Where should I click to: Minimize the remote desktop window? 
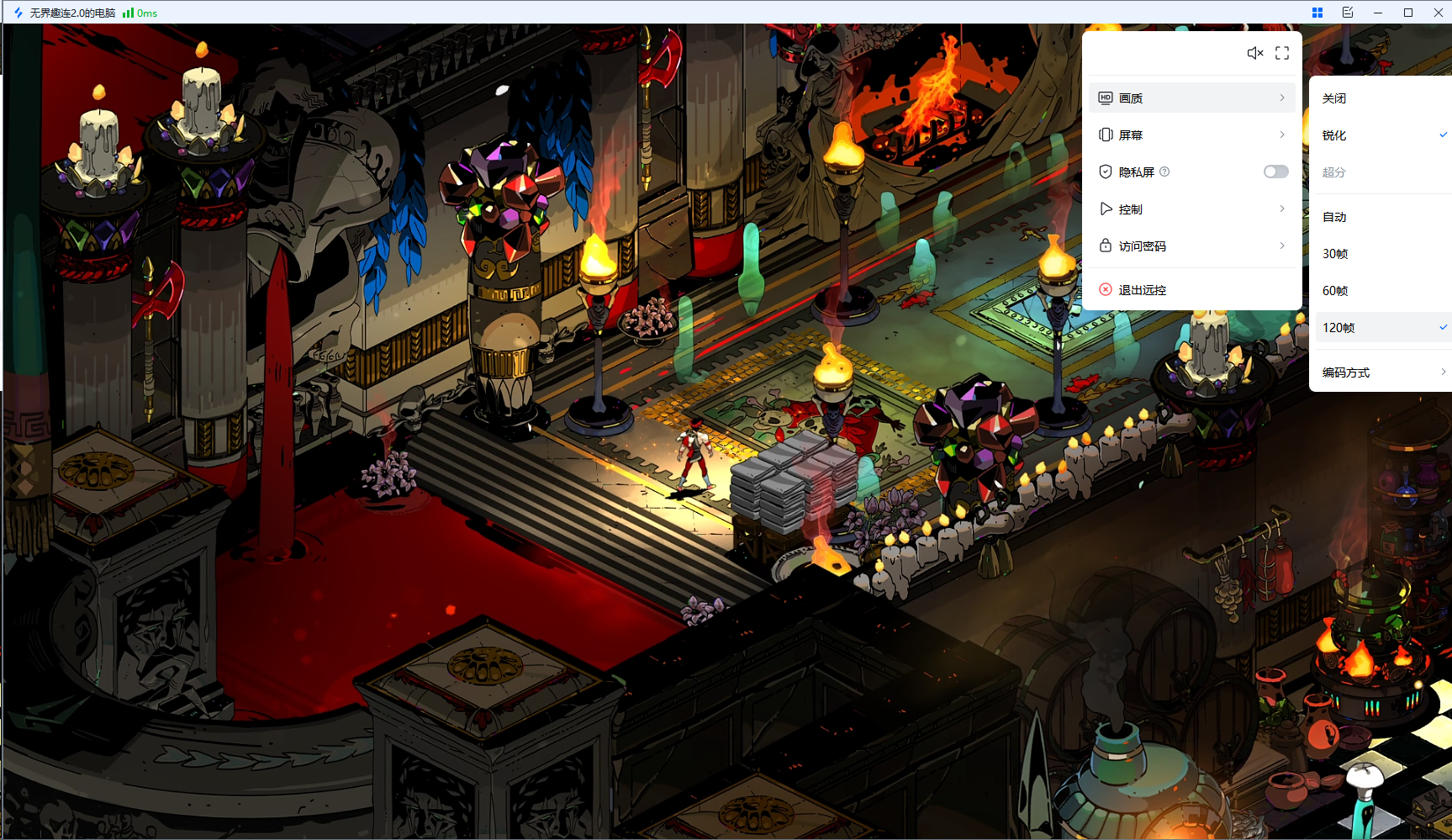[x=1377, y=13]
